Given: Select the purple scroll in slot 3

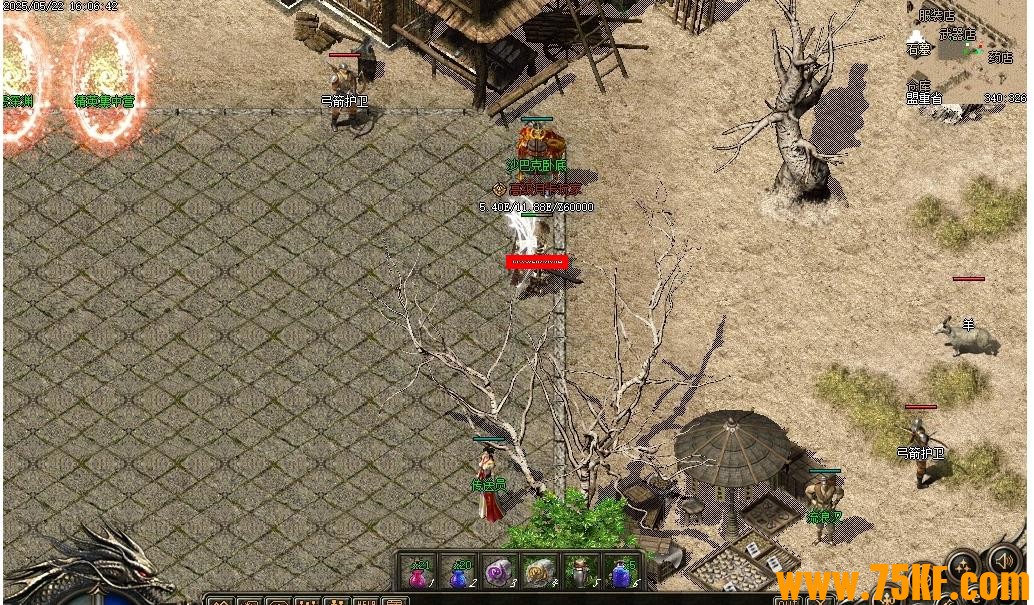Looking at the screenshot, I should click(x=499, y=574).
